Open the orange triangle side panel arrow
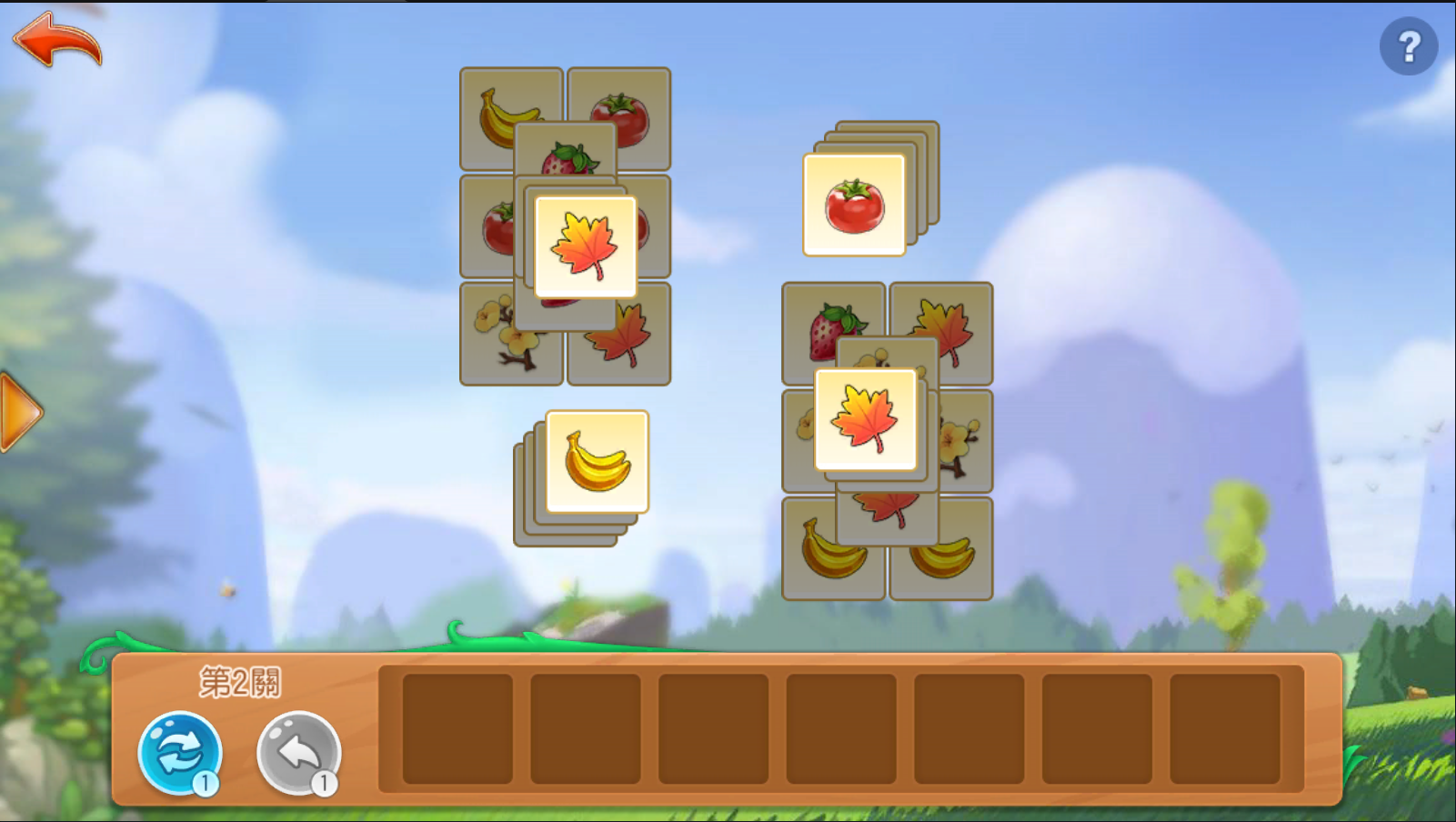The width and height of the screenshot is (1456, 822). [x=20, y=413]
